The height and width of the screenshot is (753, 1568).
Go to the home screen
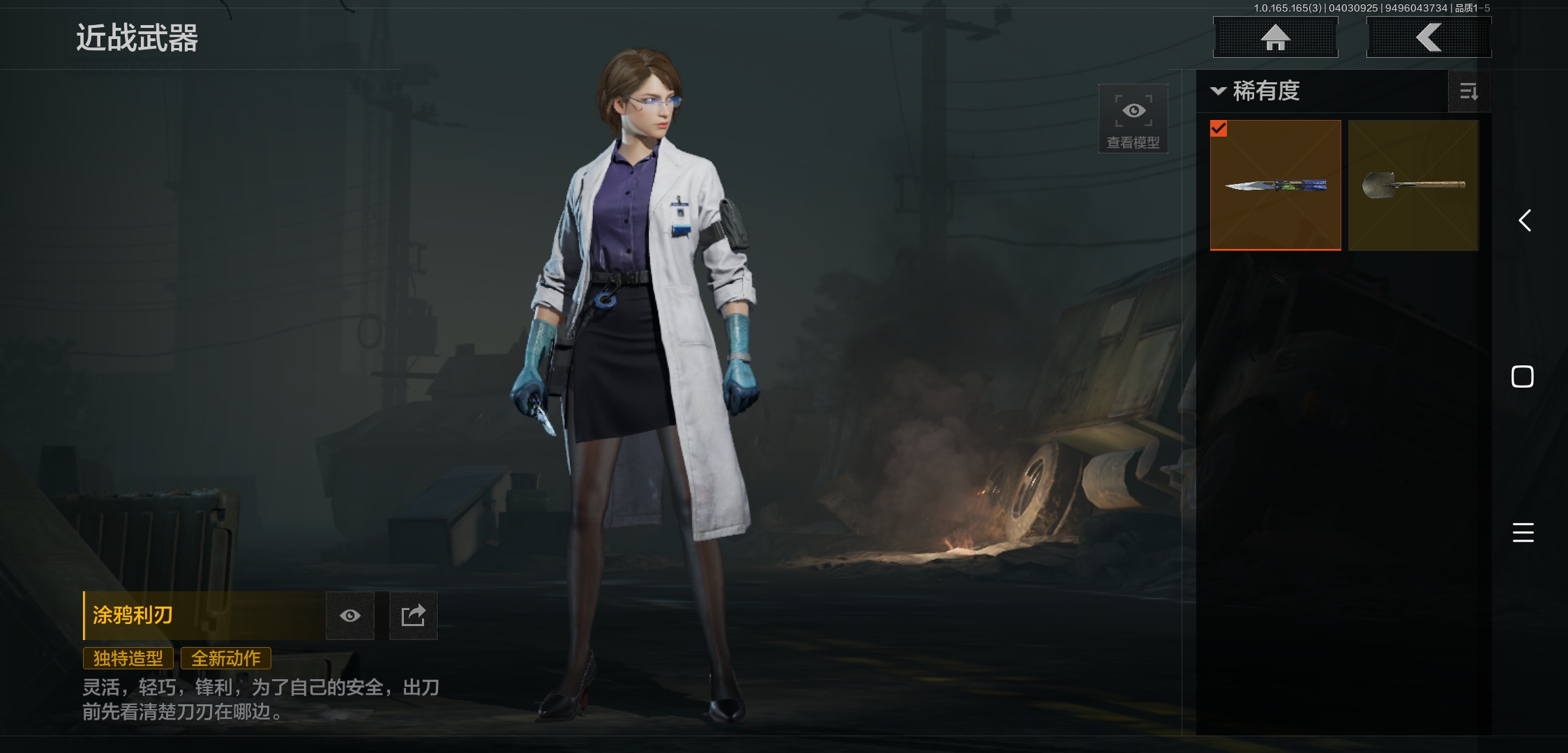[1276, 37]
